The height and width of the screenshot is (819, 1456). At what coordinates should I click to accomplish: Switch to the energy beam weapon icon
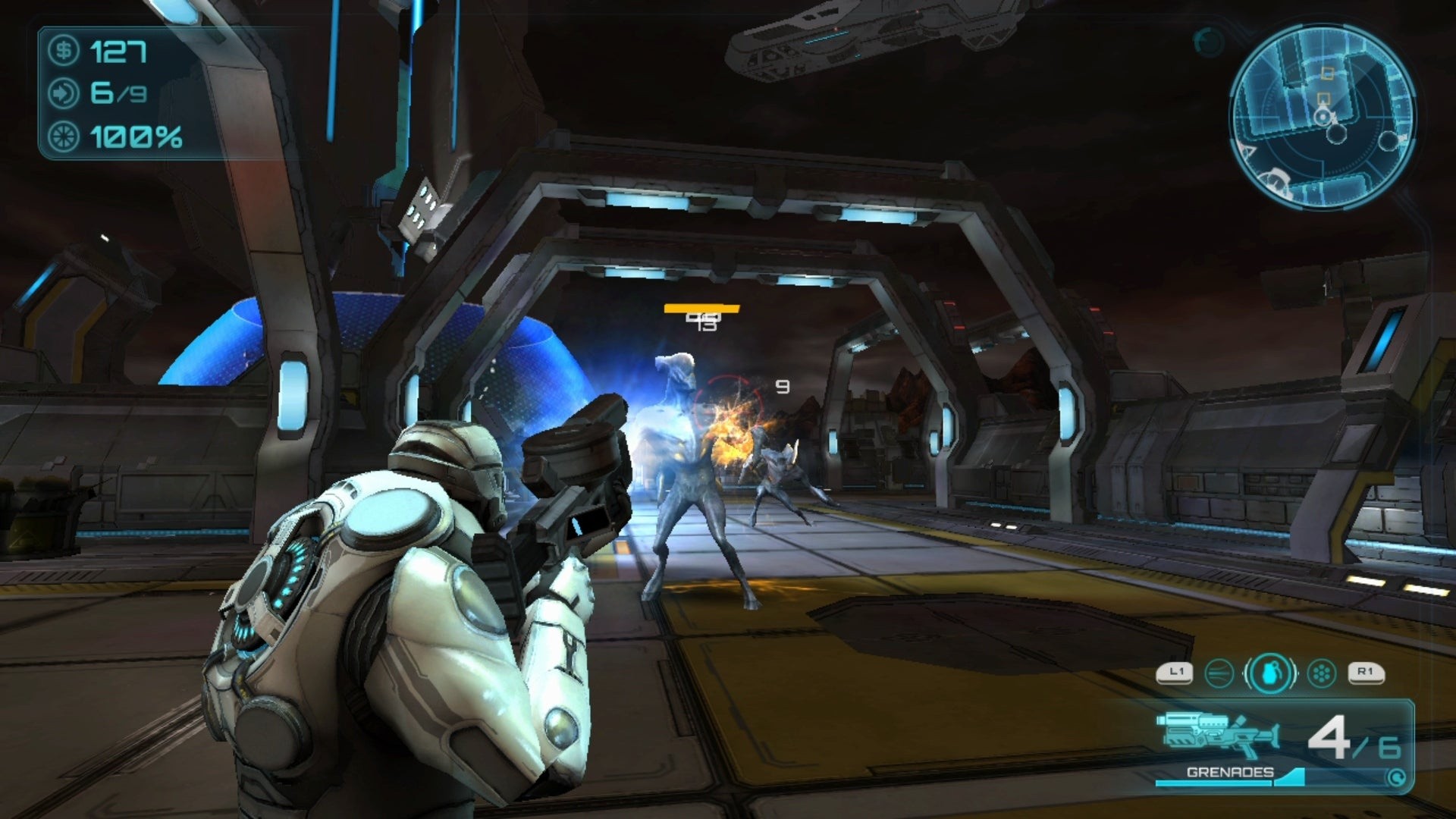pyautogui.click(x=1219, y=673)
